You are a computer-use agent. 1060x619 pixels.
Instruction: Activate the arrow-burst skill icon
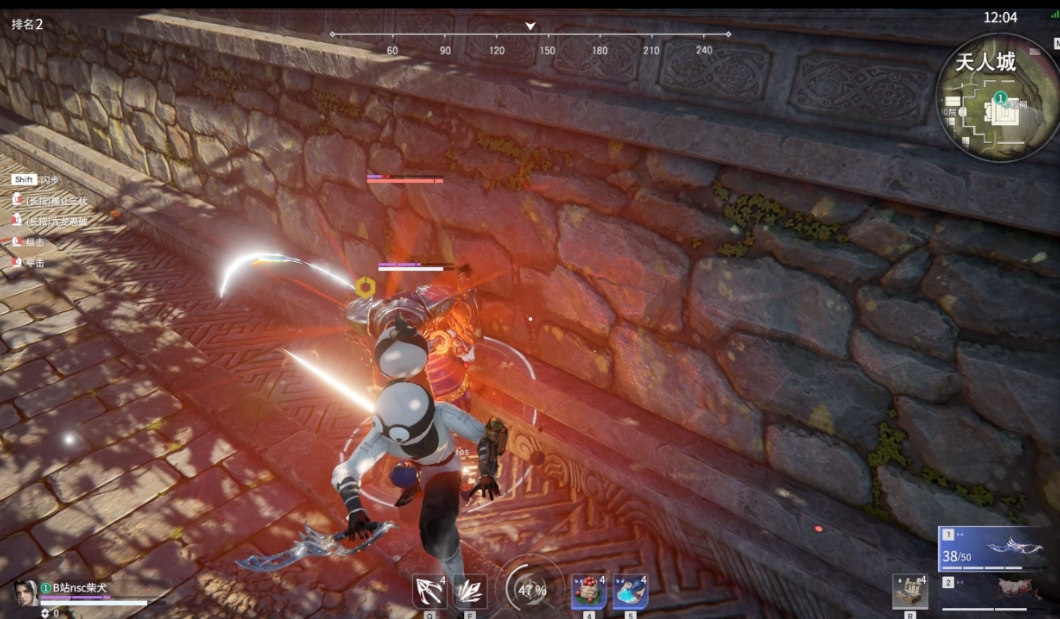[429, 591]
